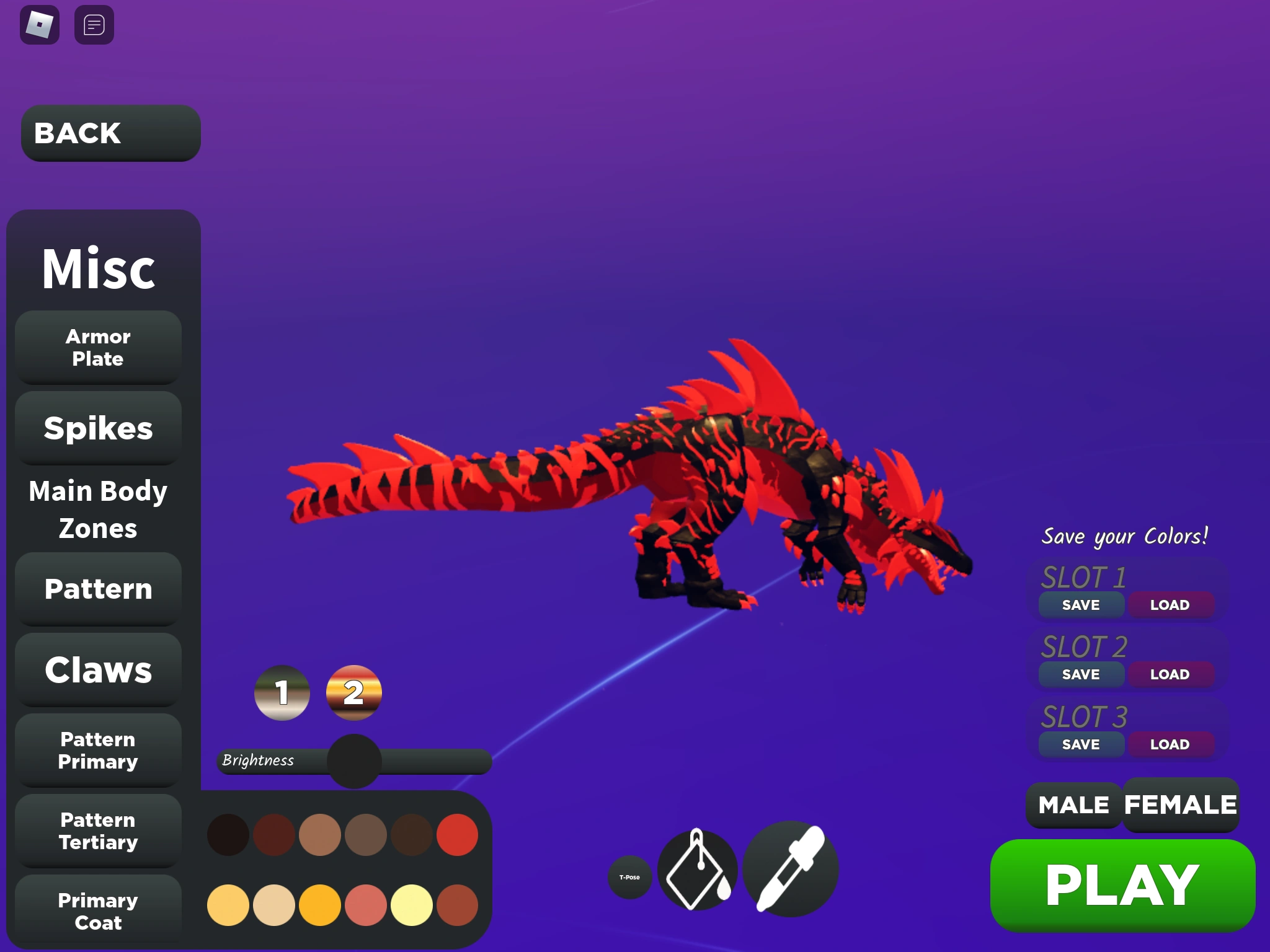Open the Armor Plate settings

click(97, 347)
